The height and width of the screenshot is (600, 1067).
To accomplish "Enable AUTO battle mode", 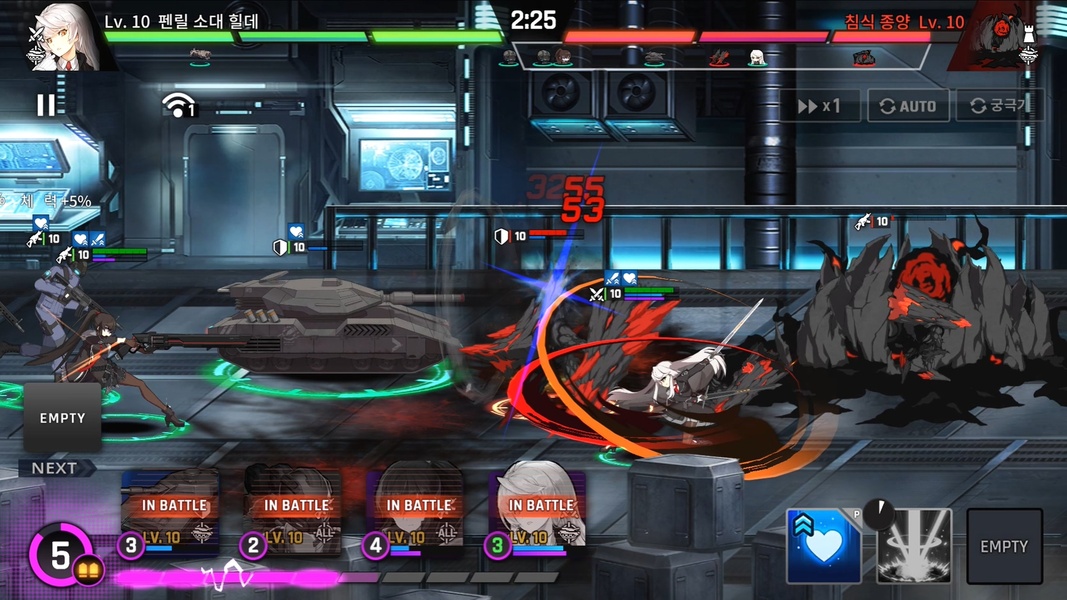I will (908, 106).
